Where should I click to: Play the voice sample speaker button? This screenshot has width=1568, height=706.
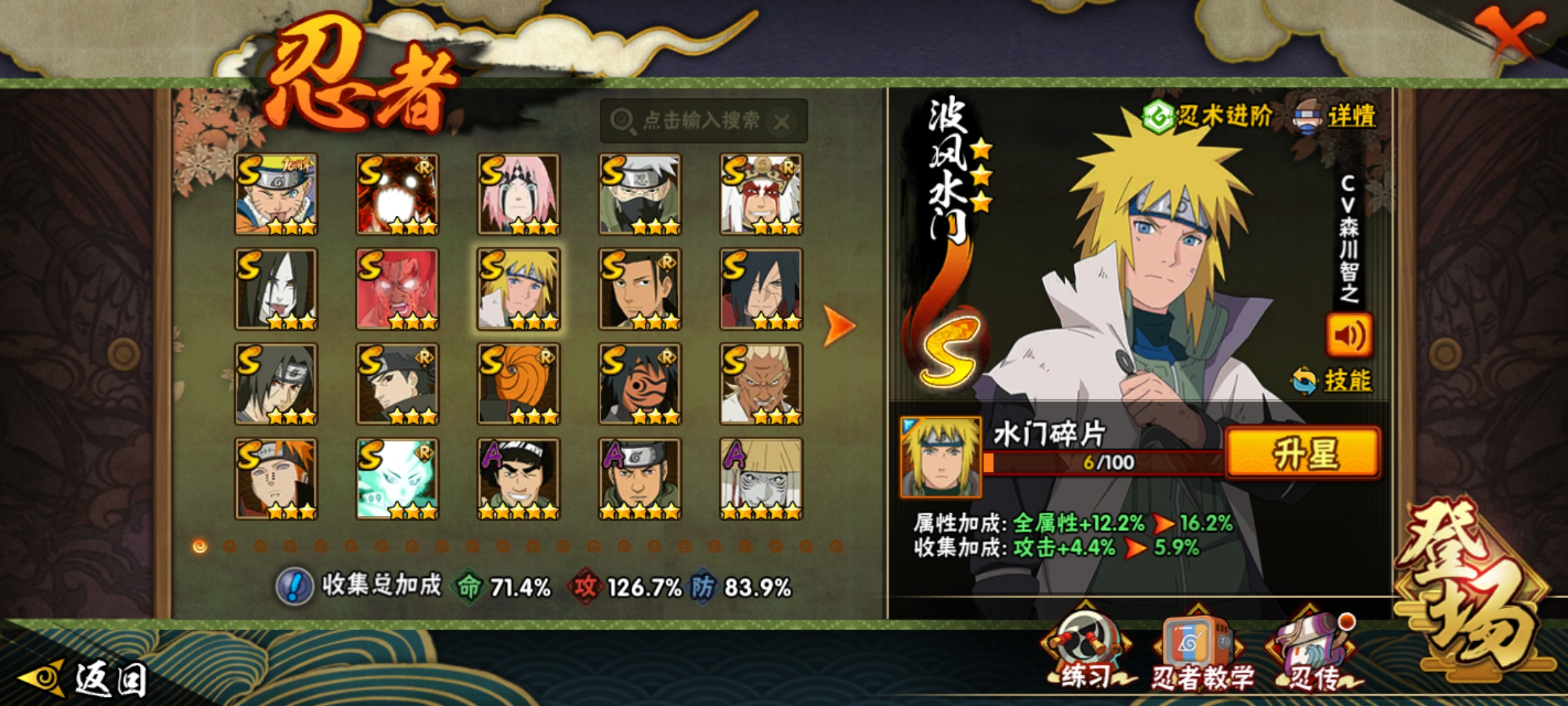pyautogui.click(x=1348, y=335)
